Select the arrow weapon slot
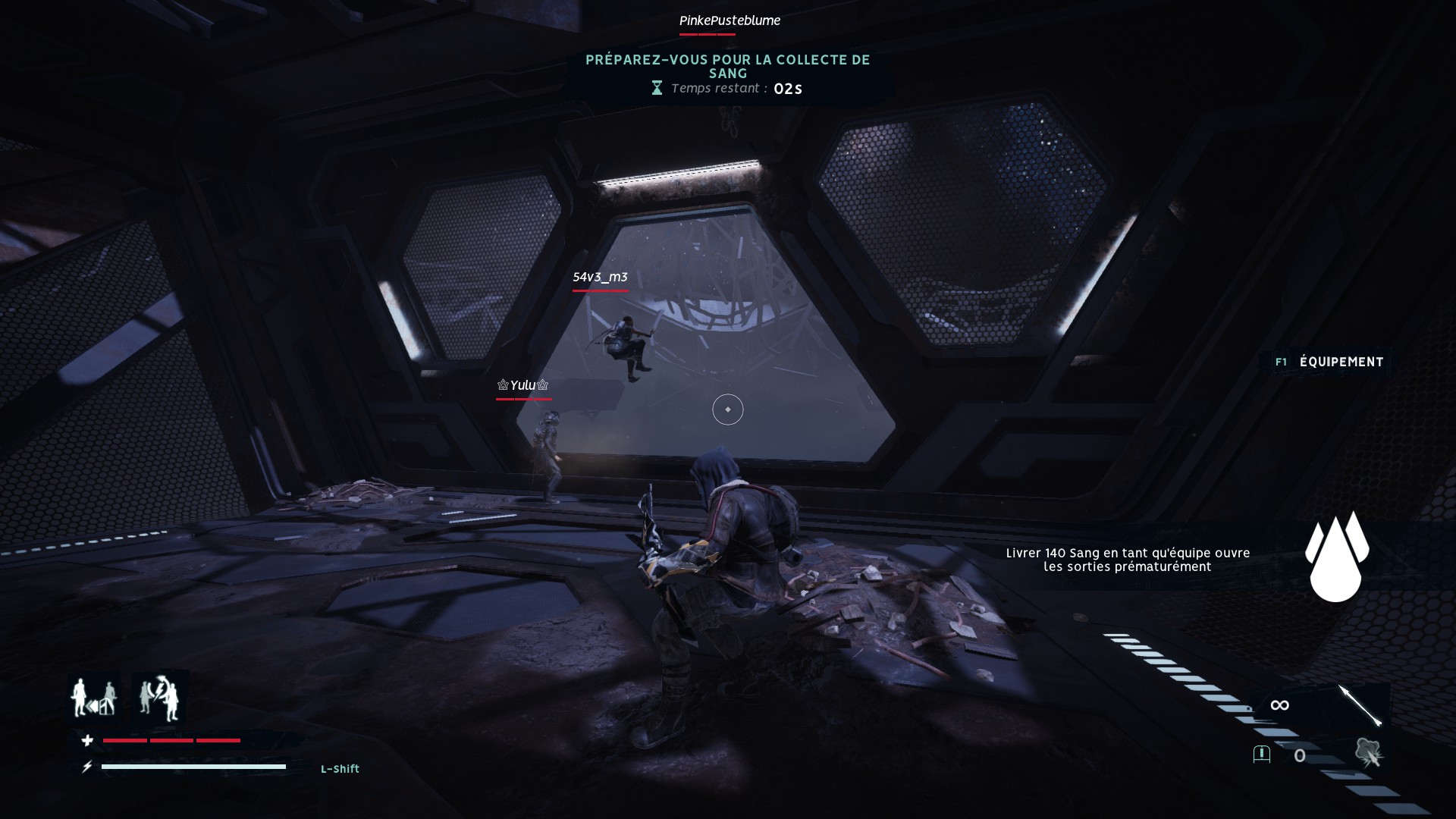The height and width of the screenshot is (819, 1456). tap(1360, 705)
